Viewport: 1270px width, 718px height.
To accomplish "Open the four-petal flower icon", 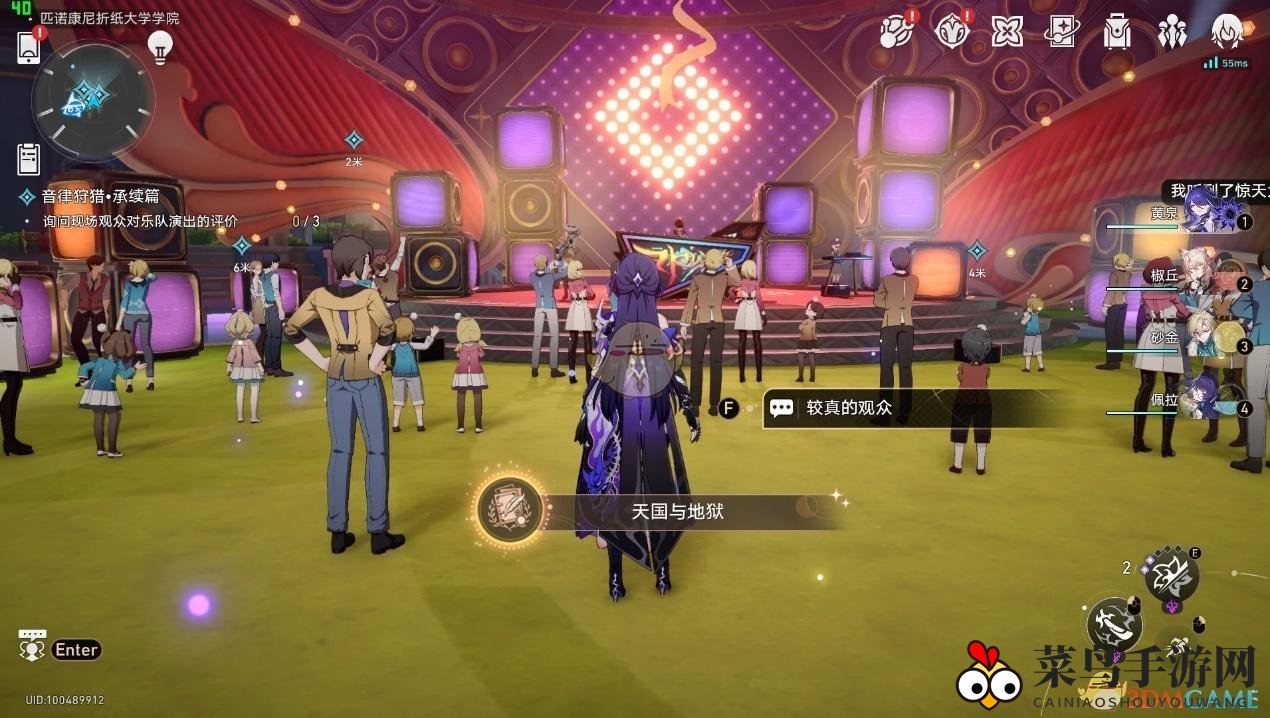I will pos(1007,32).
